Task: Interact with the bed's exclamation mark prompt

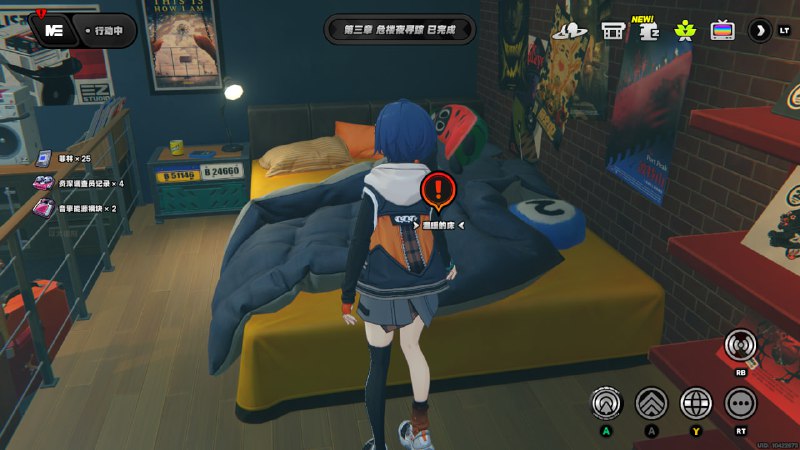Action: pyautogui.click(x=438, y=190)
